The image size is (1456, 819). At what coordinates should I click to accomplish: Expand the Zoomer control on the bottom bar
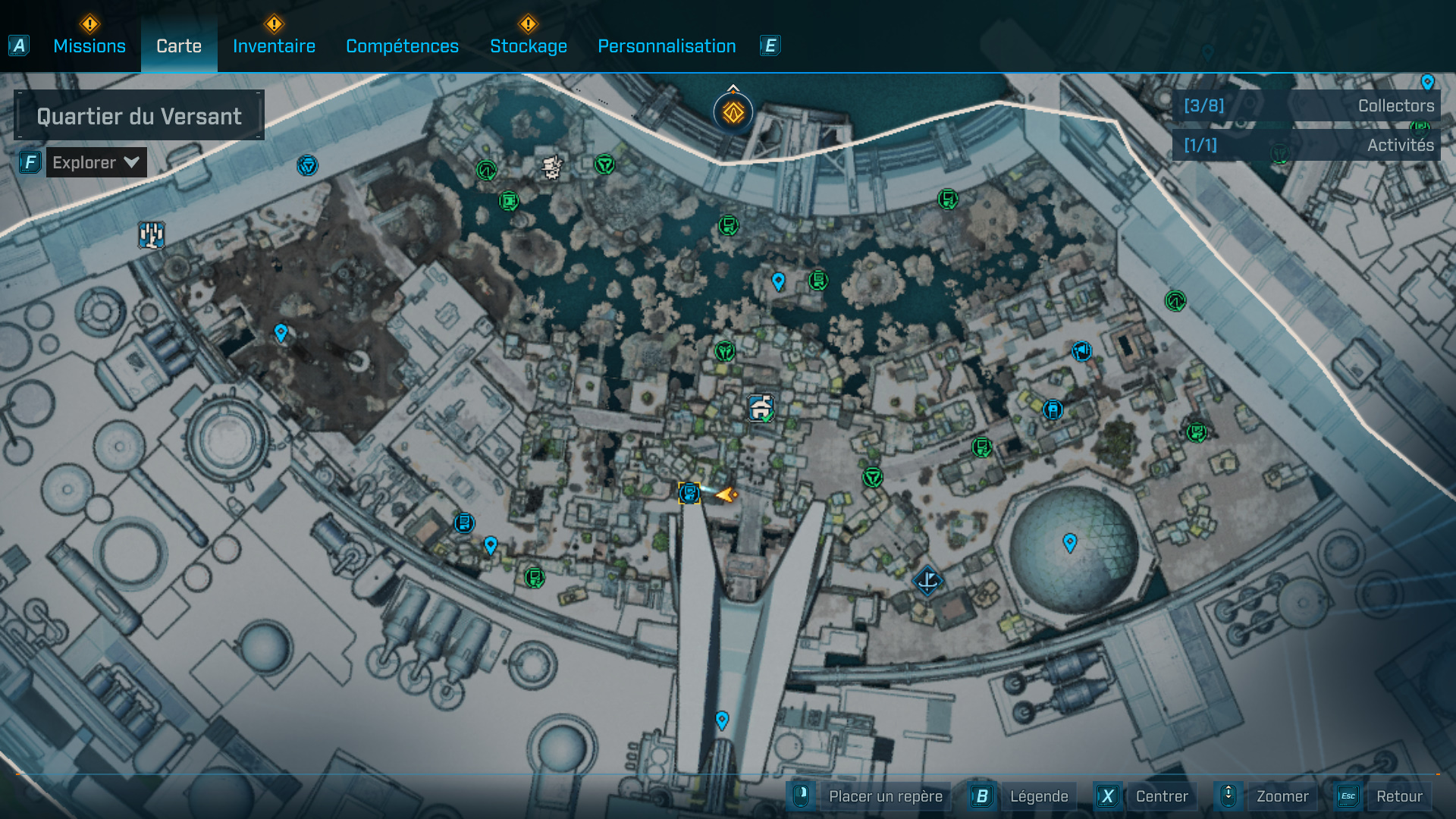(1282, 796)
